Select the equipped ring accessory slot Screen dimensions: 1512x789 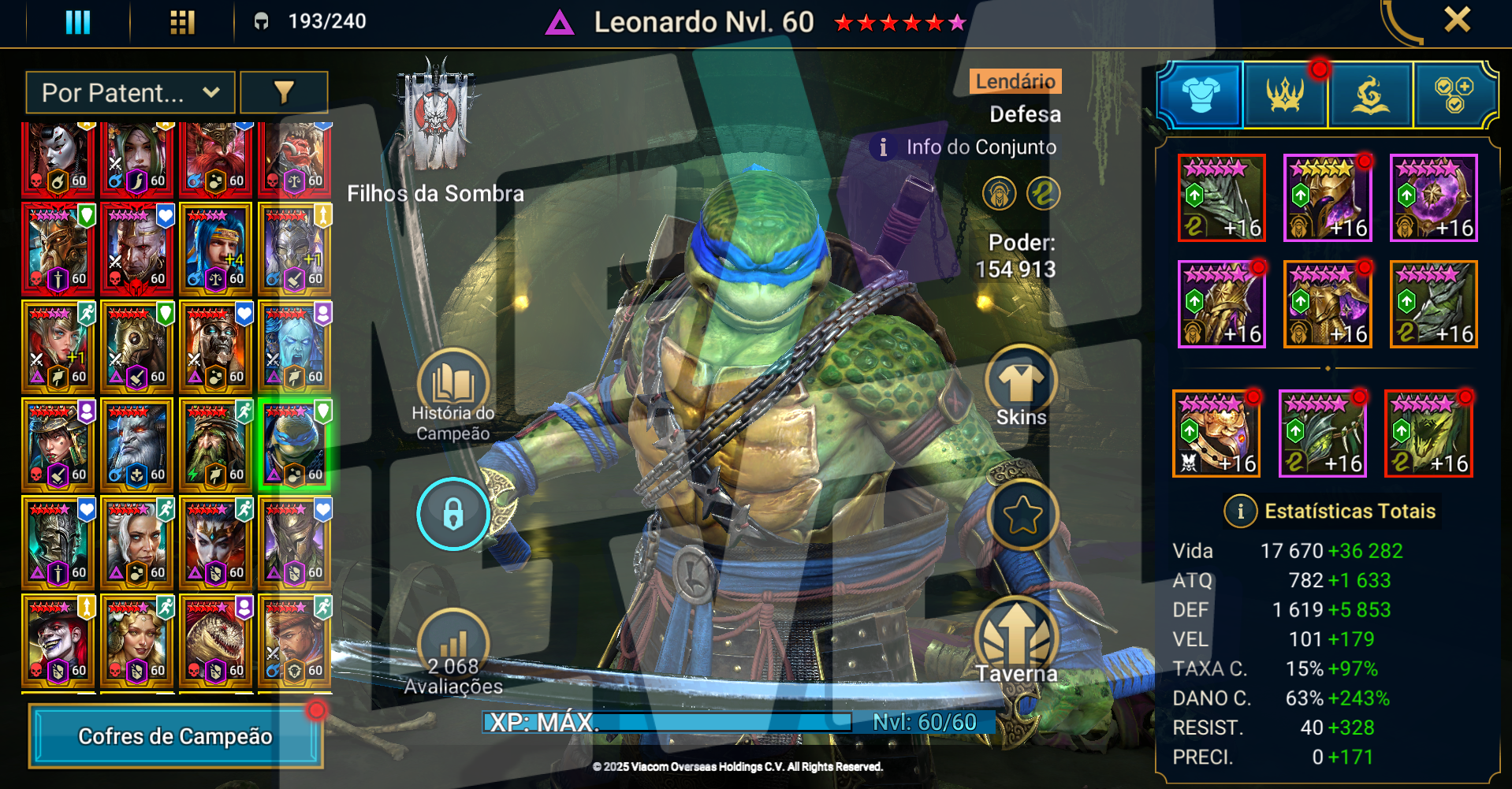pos(1216,434)
